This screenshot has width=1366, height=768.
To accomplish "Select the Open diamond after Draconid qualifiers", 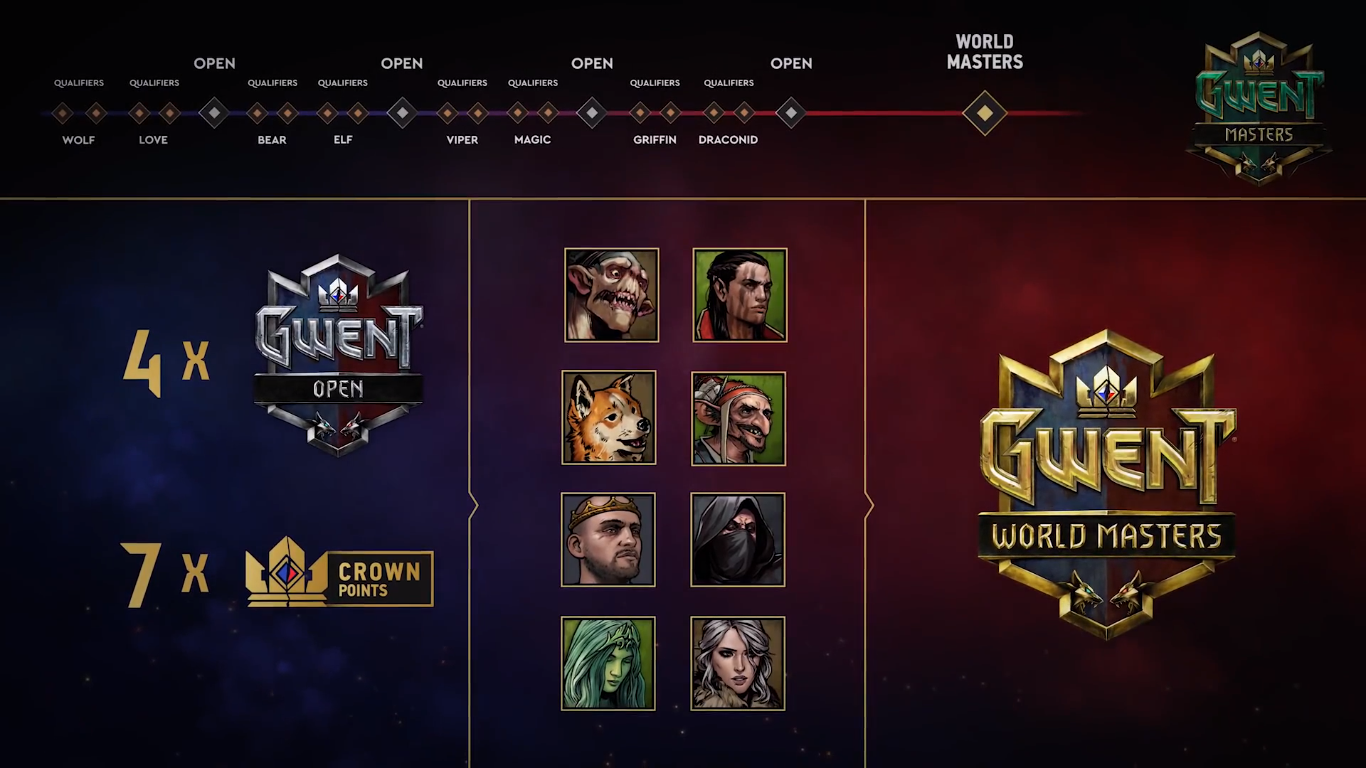I will coord(791,113).
